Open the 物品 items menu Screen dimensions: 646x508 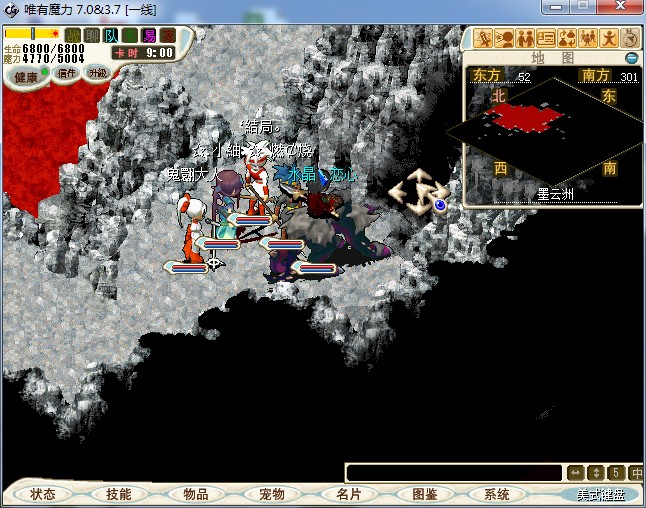tap(196, 494)
